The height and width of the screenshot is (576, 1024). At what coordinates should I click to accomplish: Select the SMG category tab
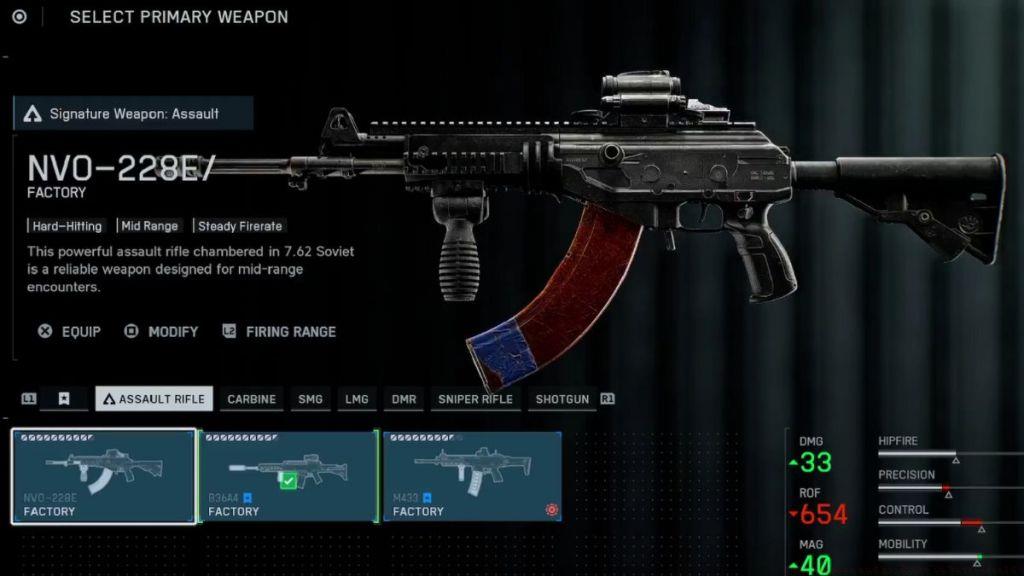tap(310, 399)
